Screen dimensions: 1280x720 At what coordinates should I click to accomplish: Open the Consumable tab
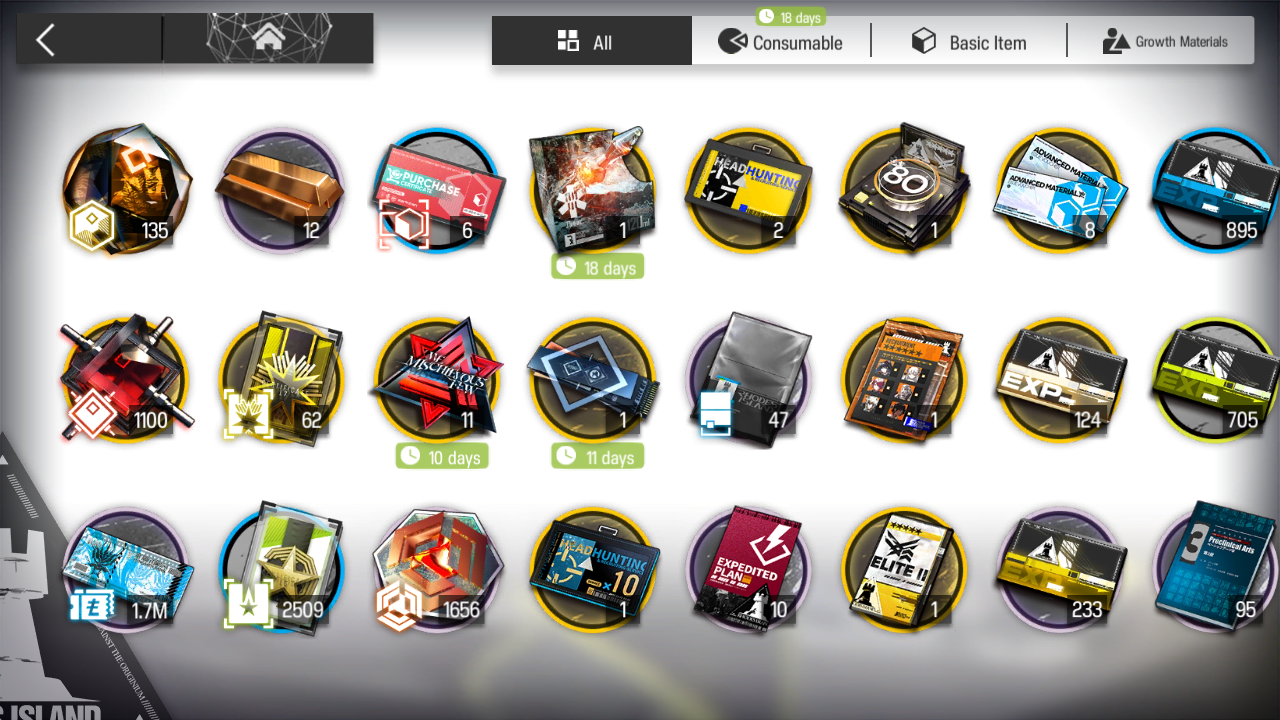[781, 42]
